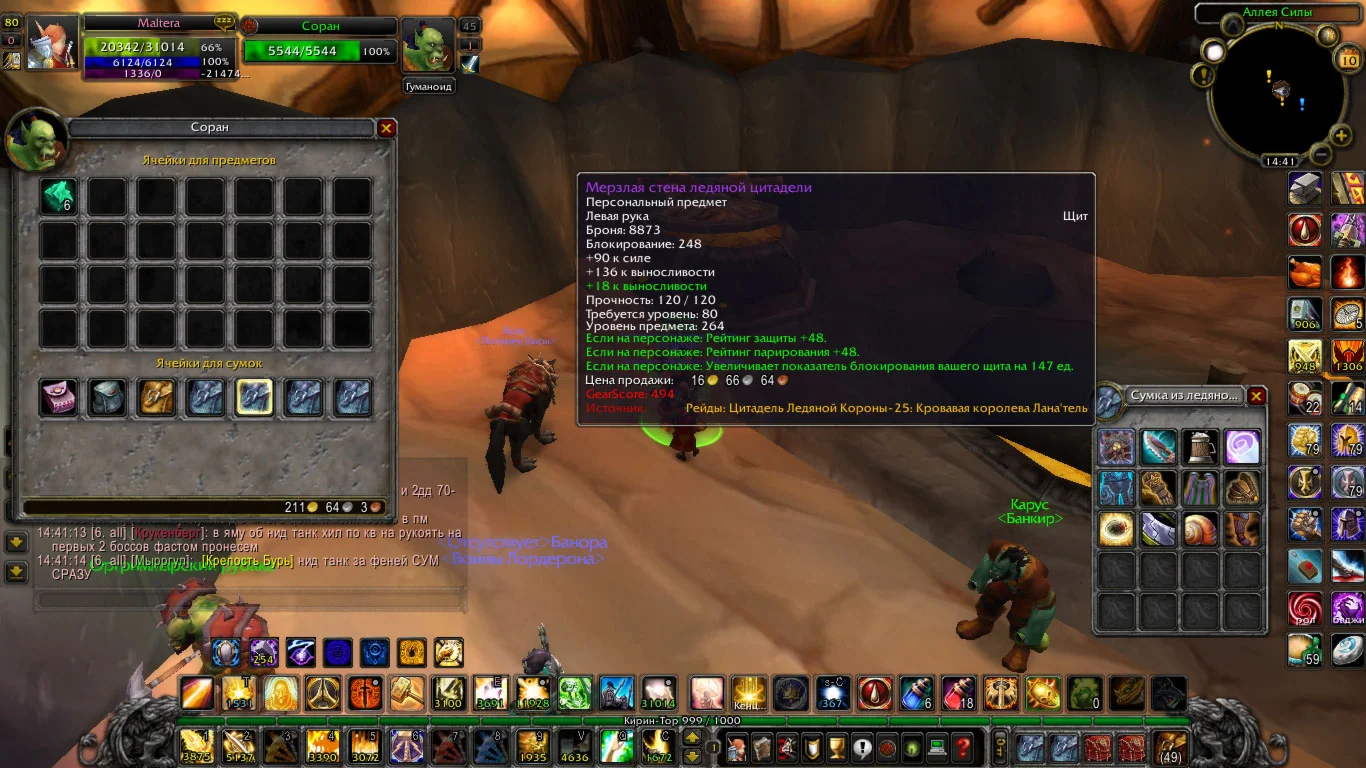Open the spellbook from the micro menu
This screenshot has height=768, width=1366.
761,746
